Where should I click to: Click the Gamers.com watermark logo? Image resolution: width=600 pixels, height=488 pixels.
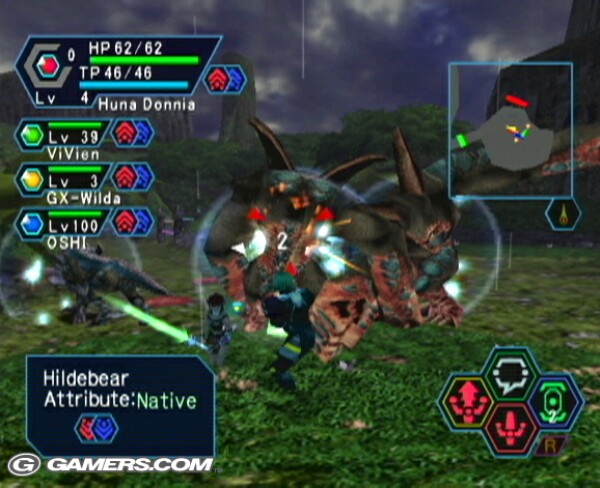coord(110,465)
